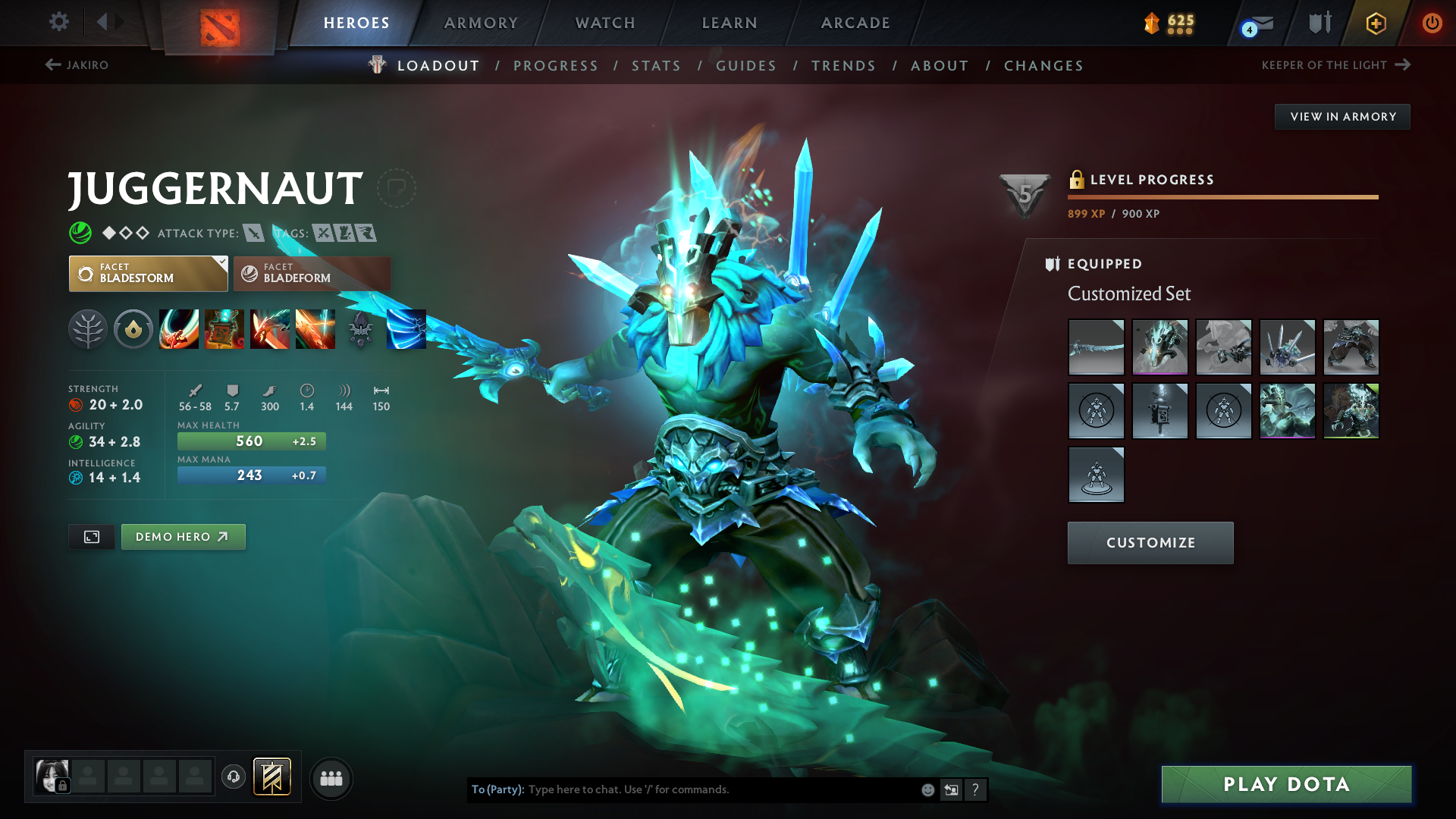
Task: Switch to the ARMORY tab
Action: [481, 23]
